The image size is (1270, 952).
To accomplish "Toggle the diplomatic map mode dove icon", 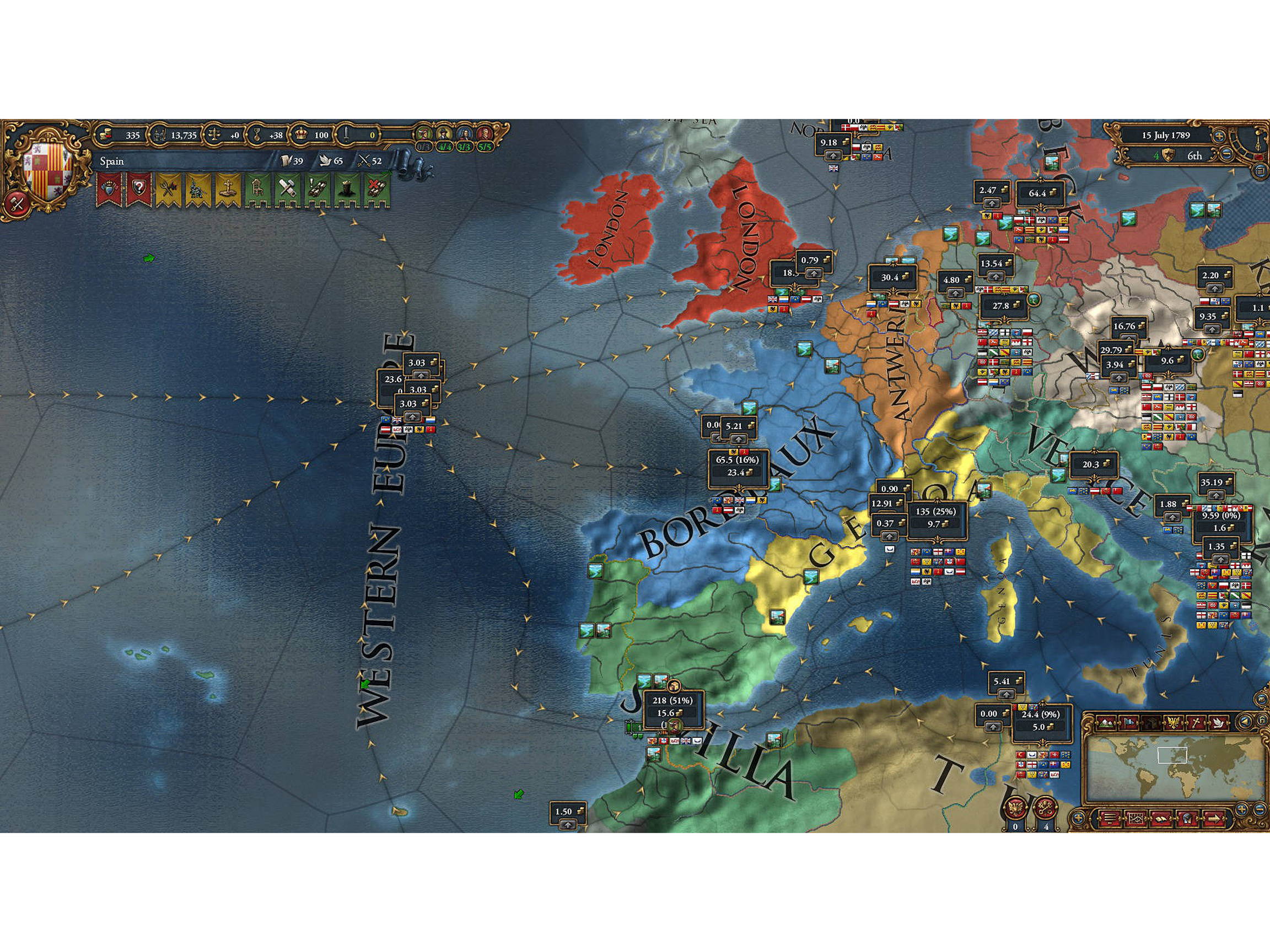I will [x=1219, y=722].
